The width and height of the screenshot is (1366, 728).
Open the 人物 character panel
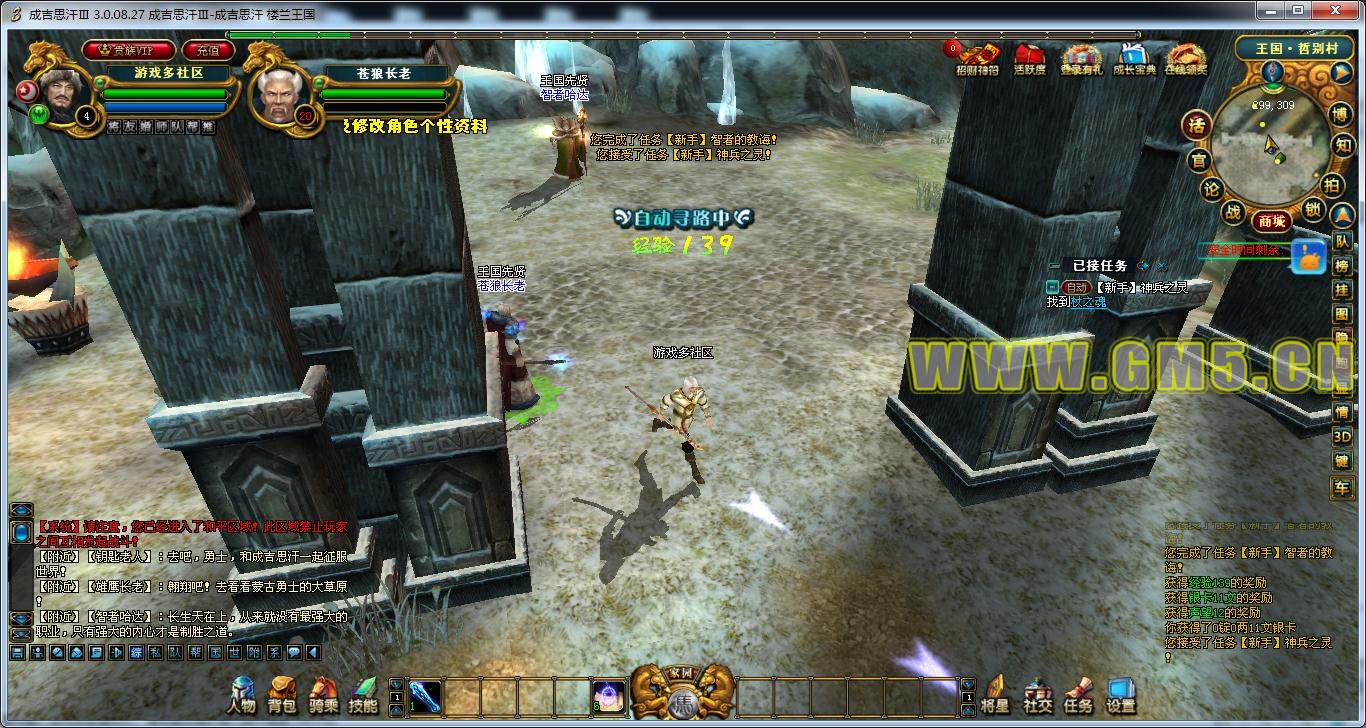241,693
